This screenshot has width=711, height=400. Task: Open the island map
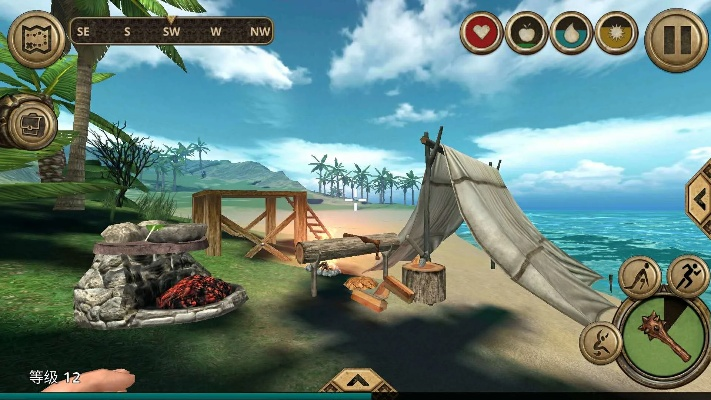36,37
